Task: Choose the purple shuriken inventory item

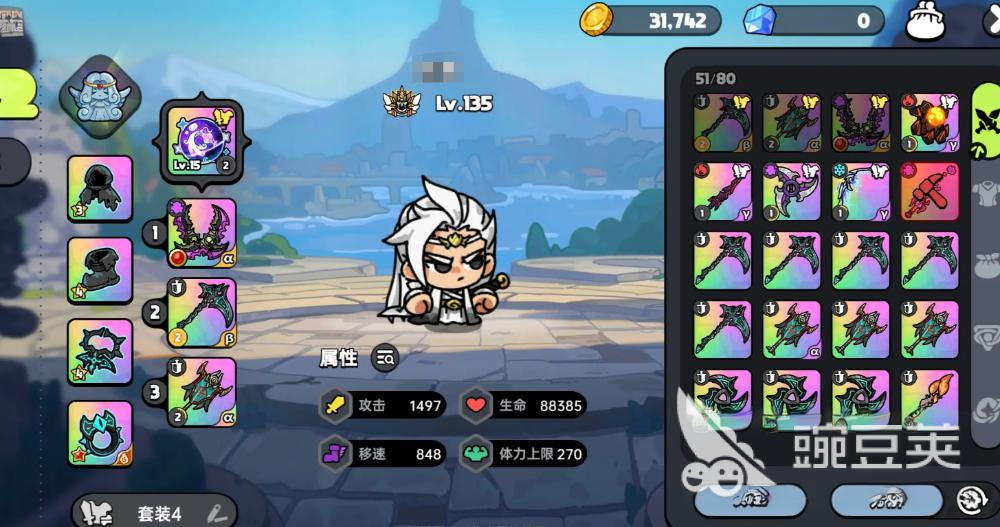Action: click(x=792, y=191)
